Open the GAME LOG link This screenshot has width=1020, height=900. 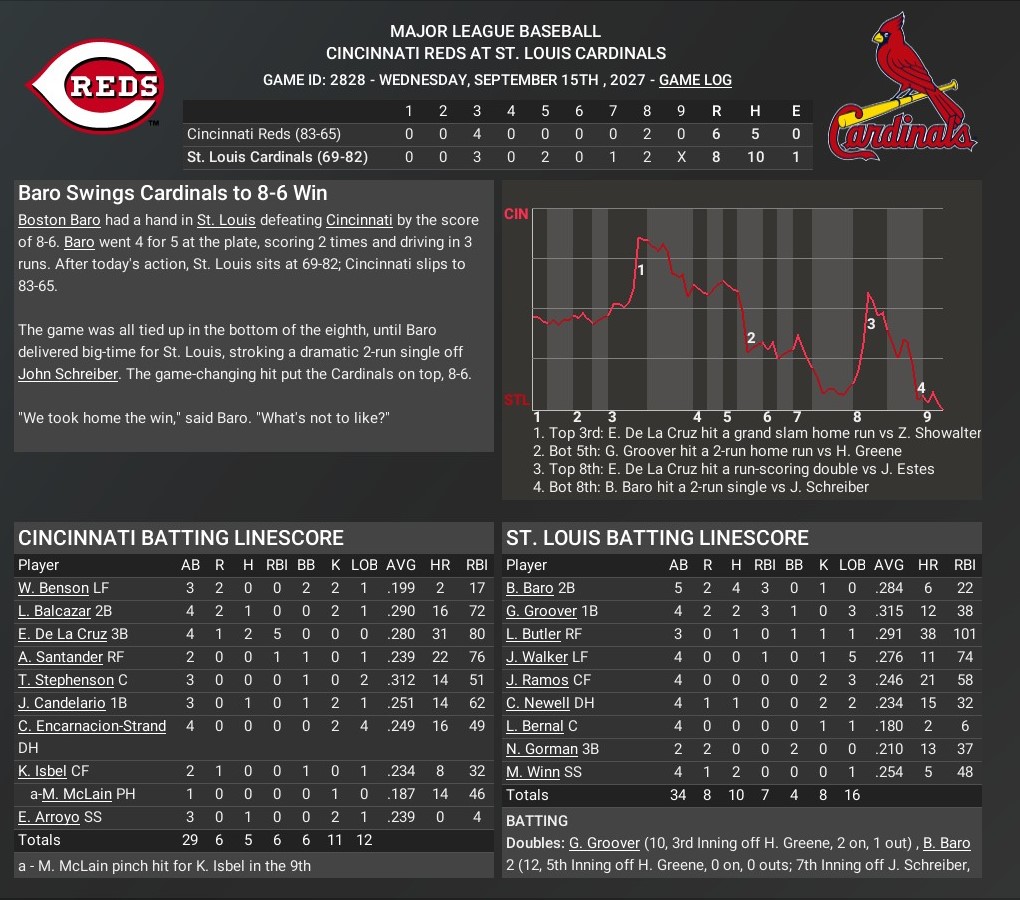pos(695,80)
